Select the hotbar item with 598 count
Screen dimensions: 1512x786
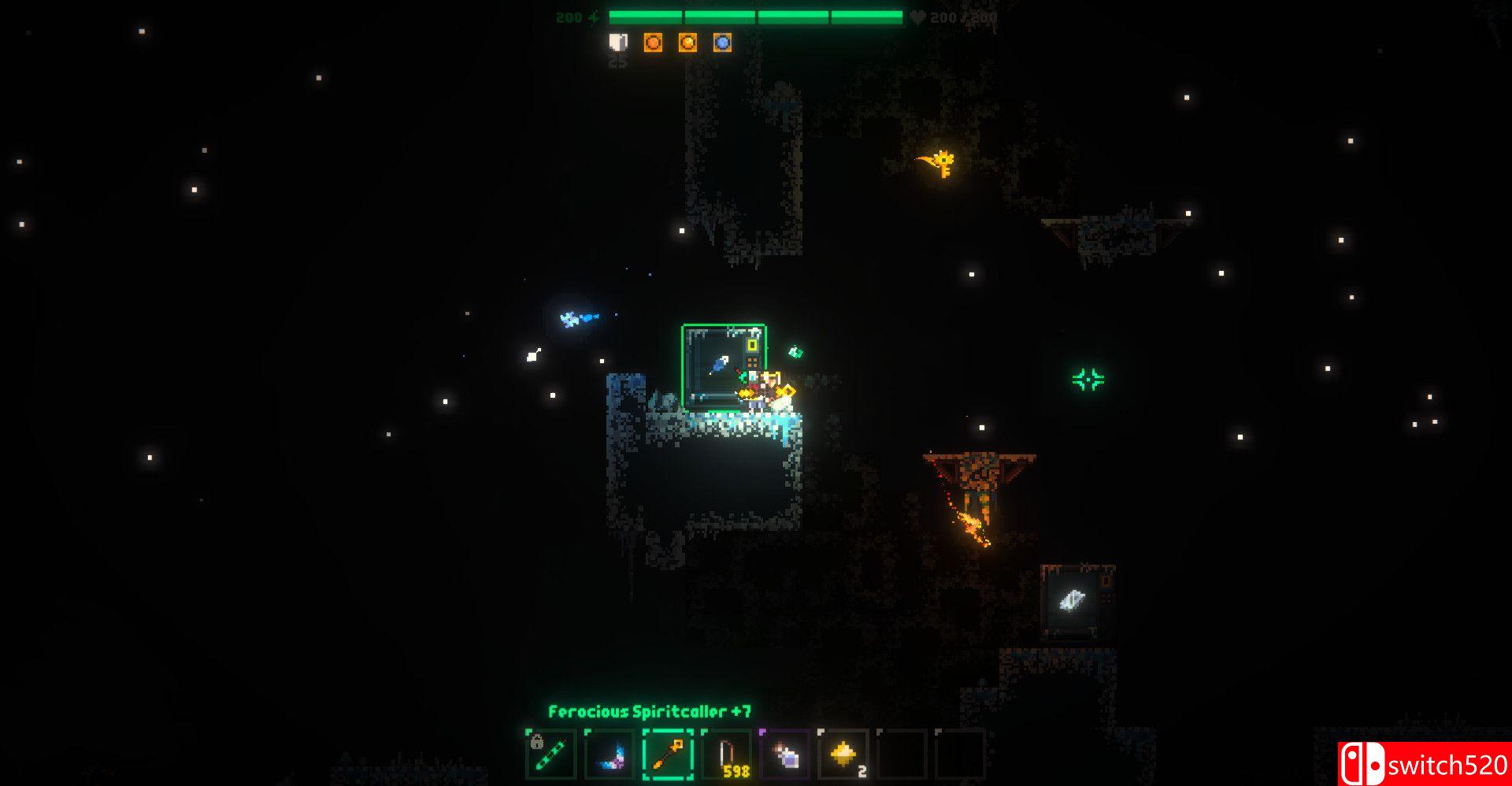click(727, 754)
